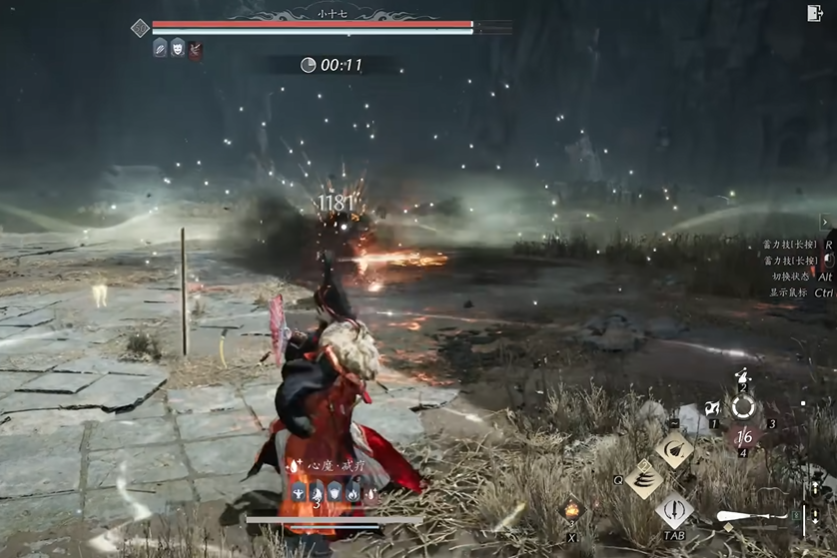Use the fire bomb consumable item

(x=572, y=511)
